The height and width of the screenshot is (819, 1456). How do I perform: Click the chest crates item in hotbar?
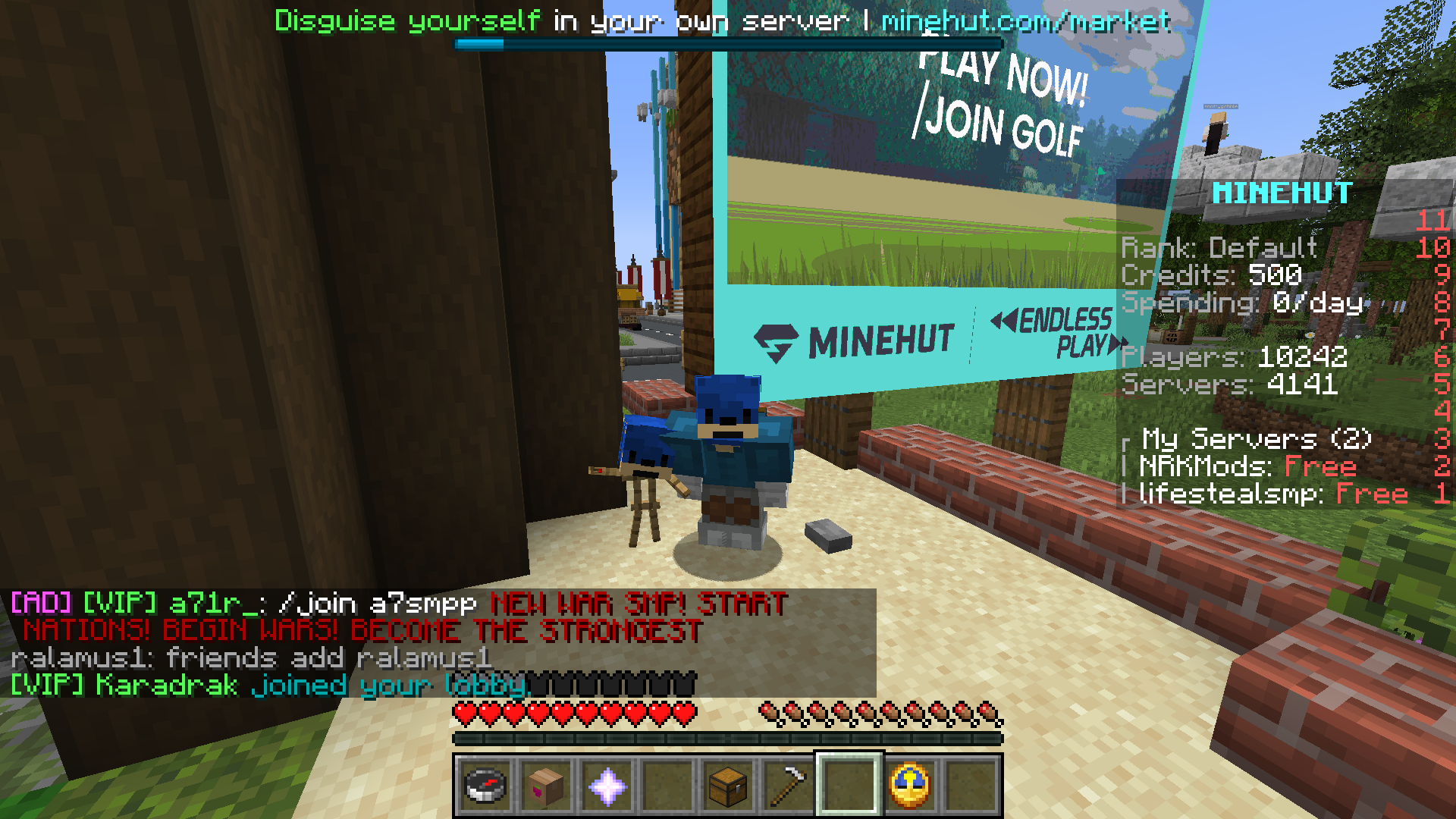pyautogui.click(x=727, y=785)
